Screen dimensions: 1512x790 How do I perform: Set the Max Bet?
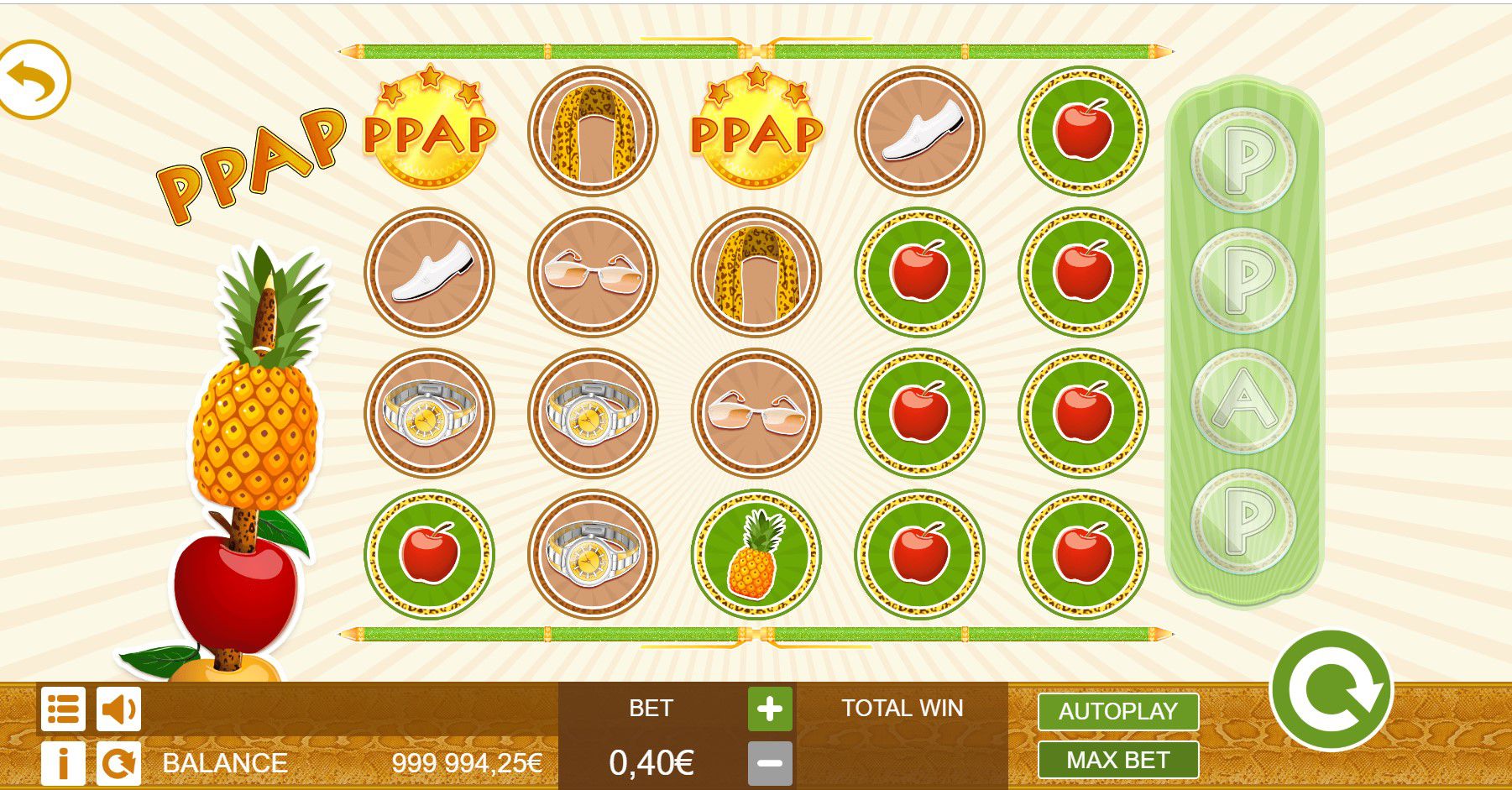(1117, 761)
